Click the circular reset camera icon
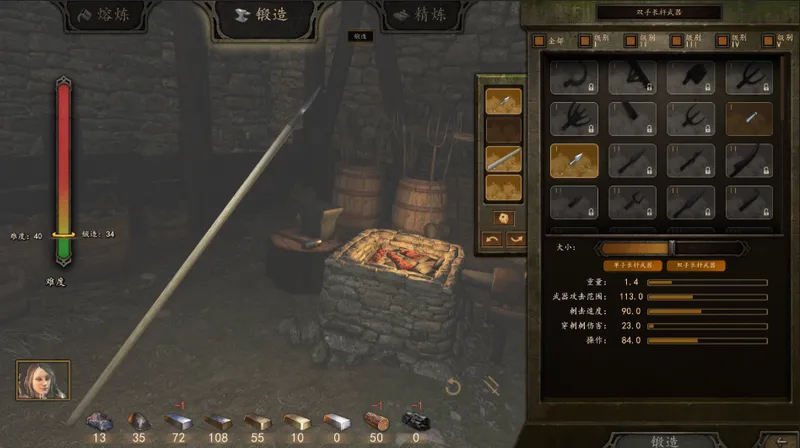 pos(454,386)
